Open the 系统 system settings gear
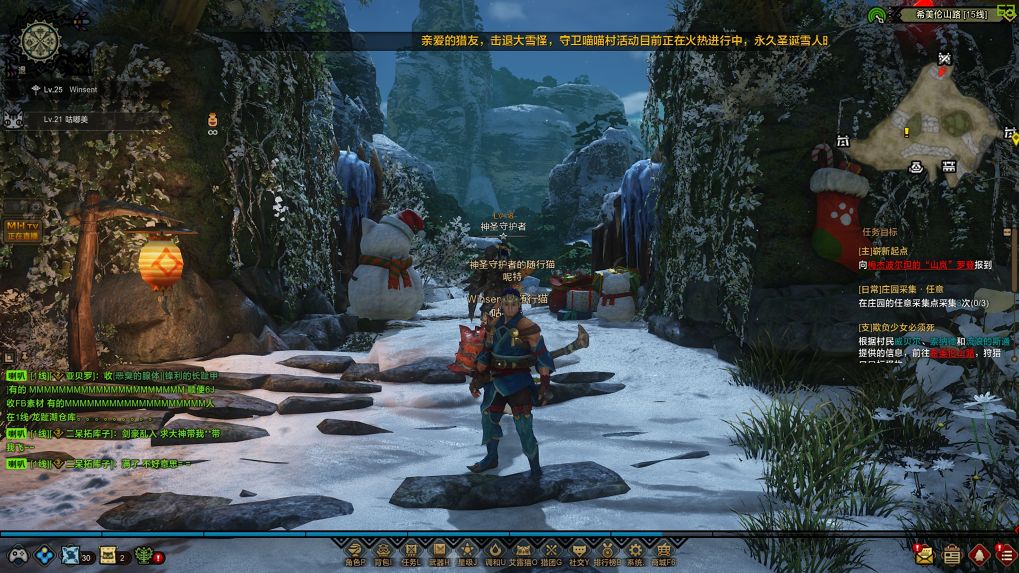 click(x=635, y=551)
